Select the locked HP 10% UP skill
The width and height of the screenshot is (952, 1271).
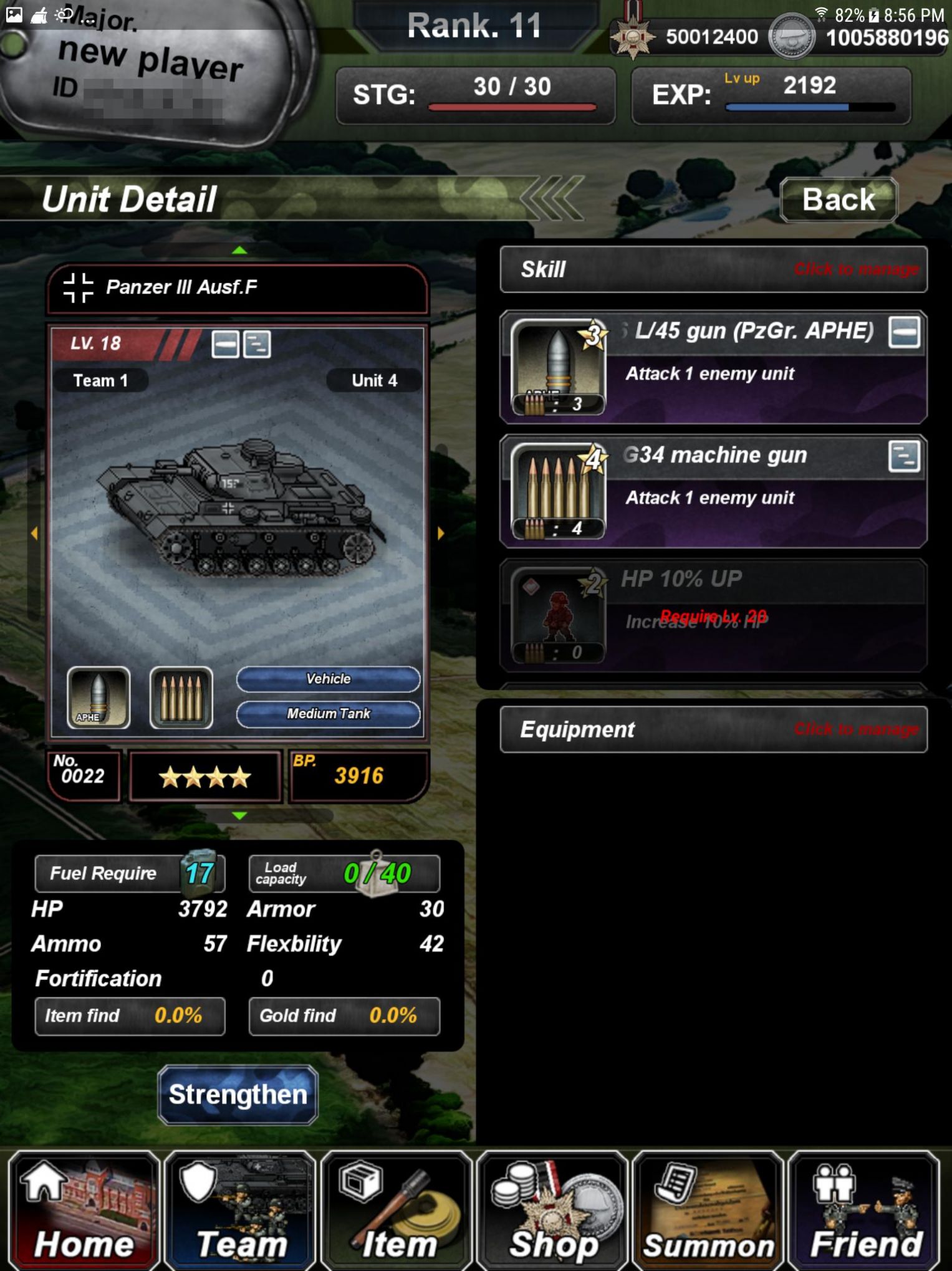pyautogui.click(x=713, y=615)
